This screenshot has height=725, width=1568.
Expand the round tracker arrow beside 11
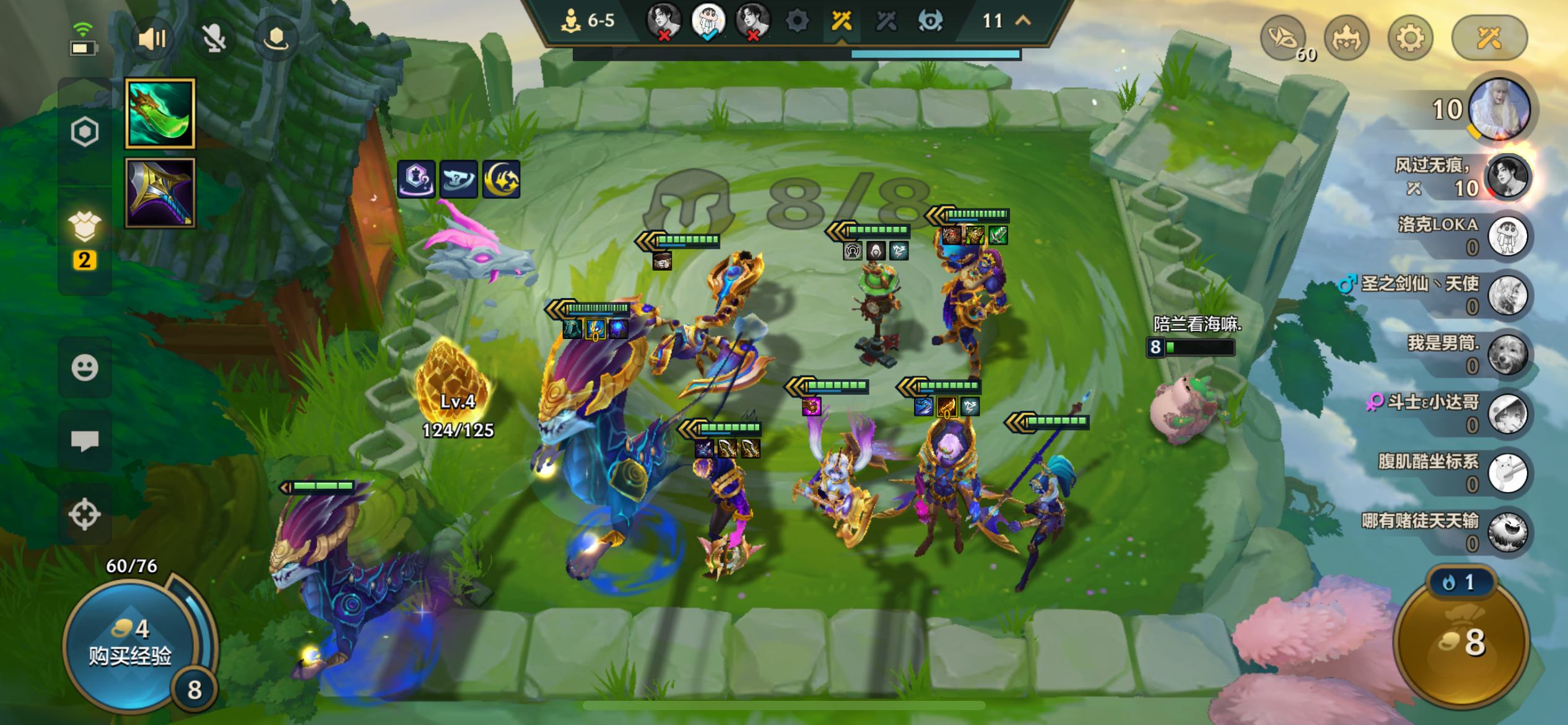[1023, 20]
